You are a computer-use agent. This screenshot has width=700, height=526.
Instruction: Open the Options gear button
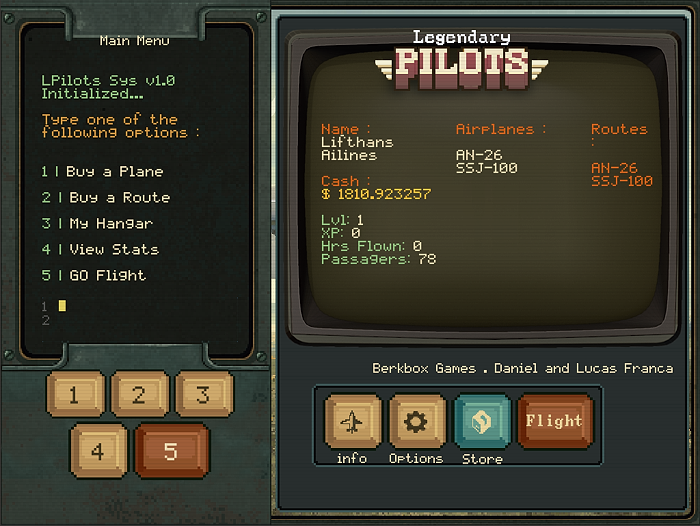[416, 422]
